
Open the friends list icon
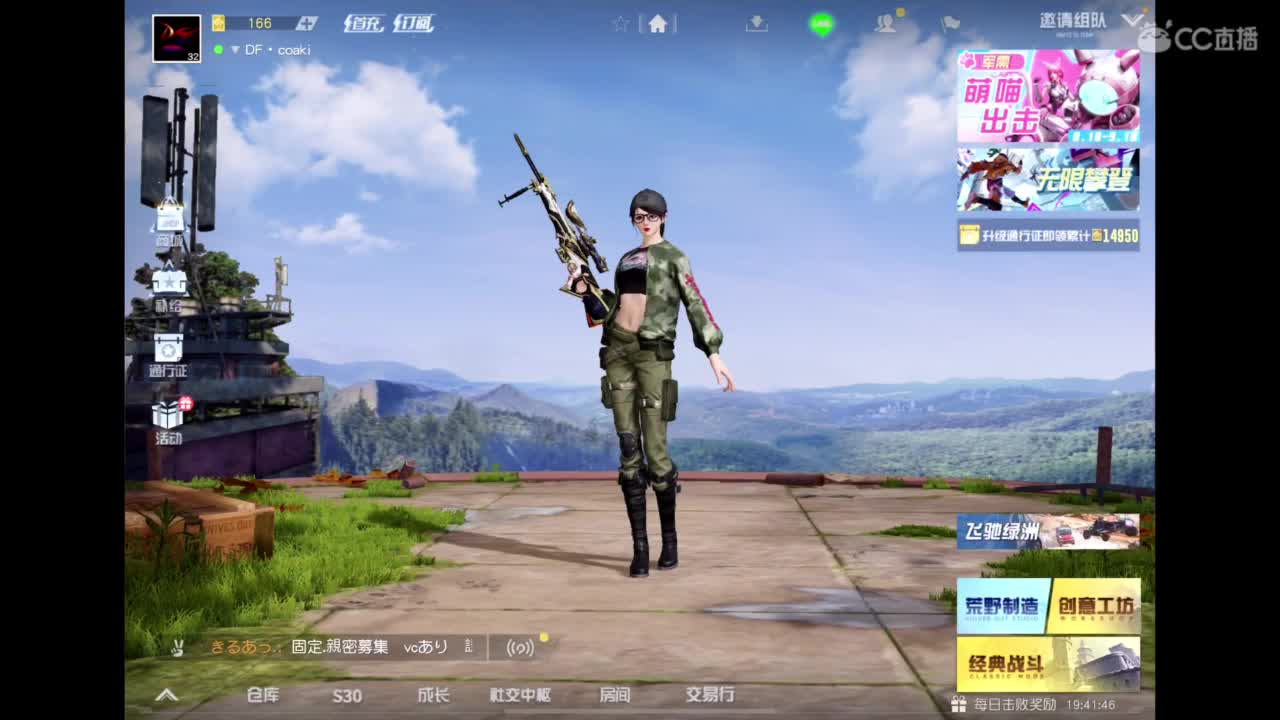click(x=884, y=24)
